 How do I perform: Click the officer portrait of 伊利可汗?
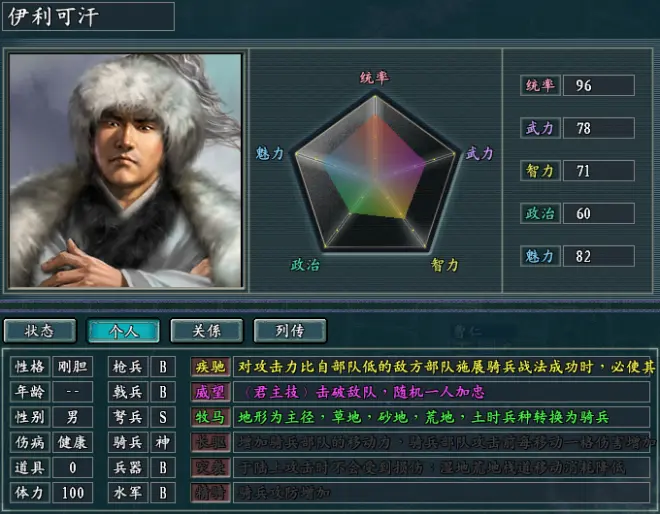(126, 170)
